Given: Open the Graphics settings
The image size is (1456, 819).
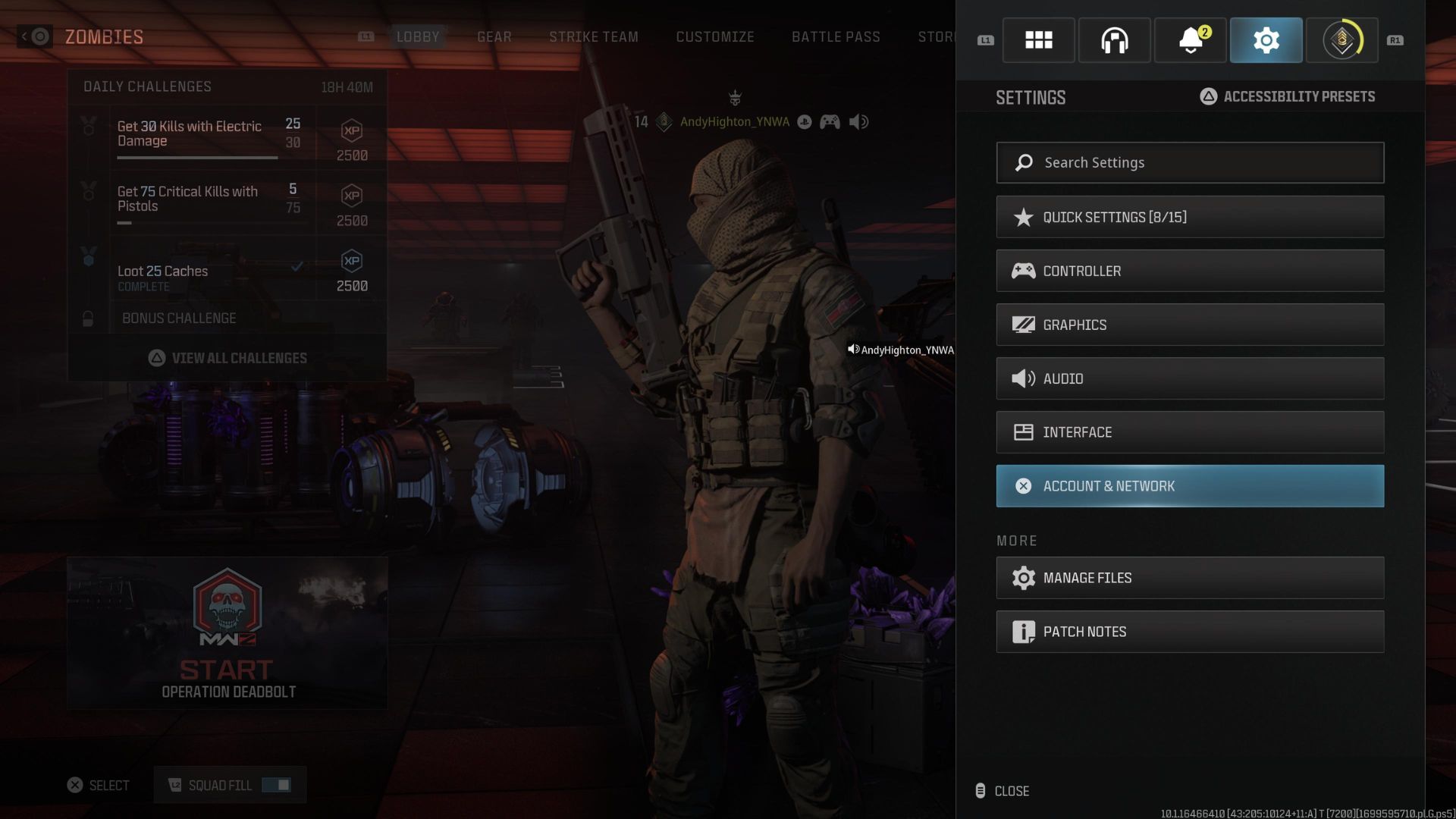Looking at the screenshot, I should pos(1189,325).
